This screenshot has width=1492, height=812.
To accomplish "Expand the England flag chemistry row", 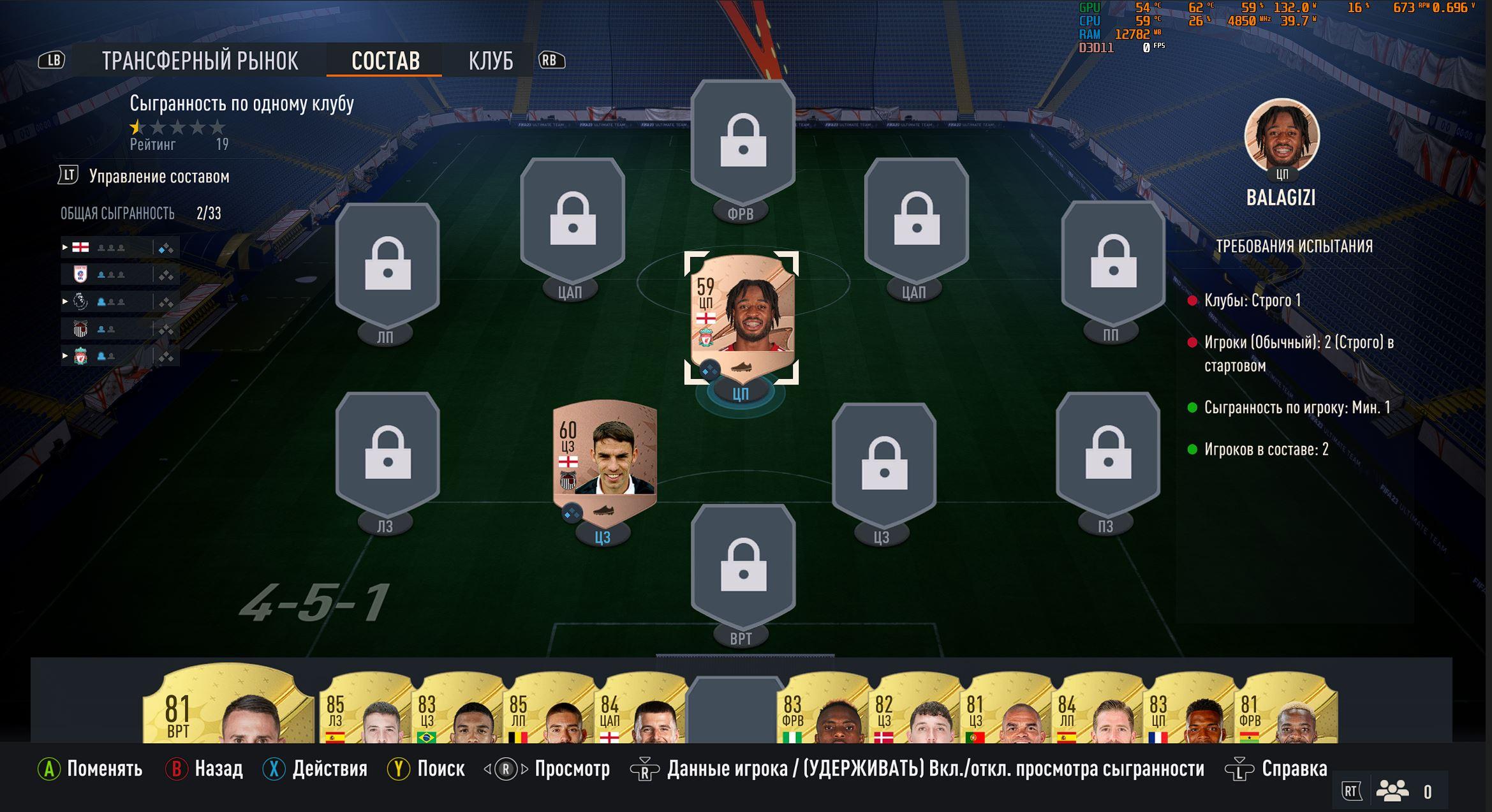I will [65, 247].
